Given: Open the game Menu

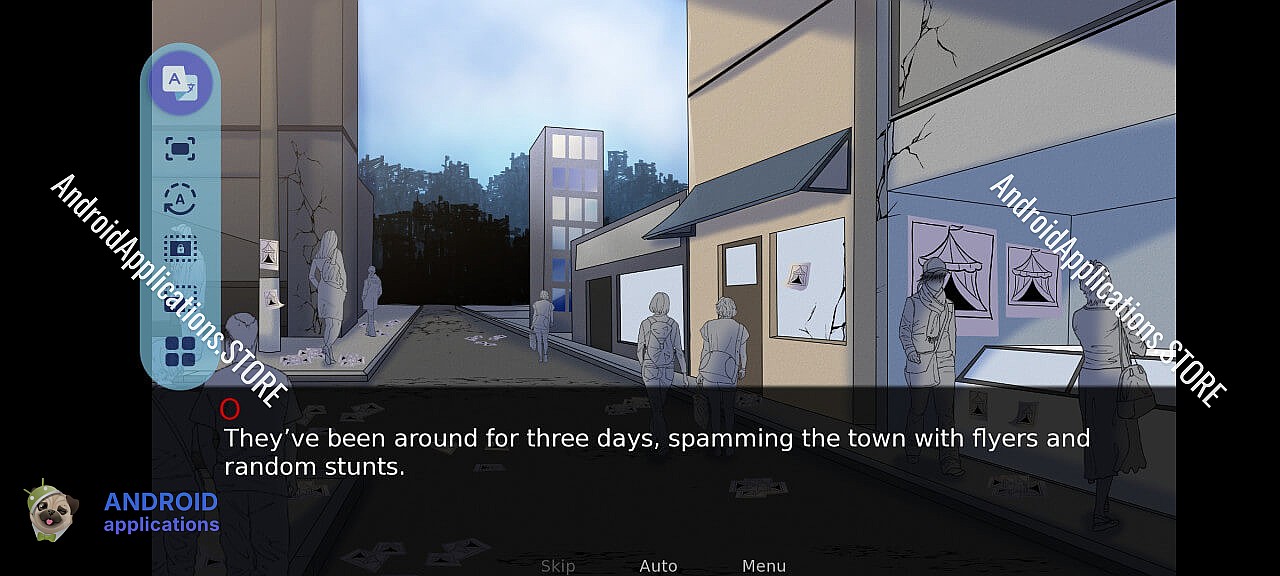Looking at the screenshot, I should click(763, 566).
